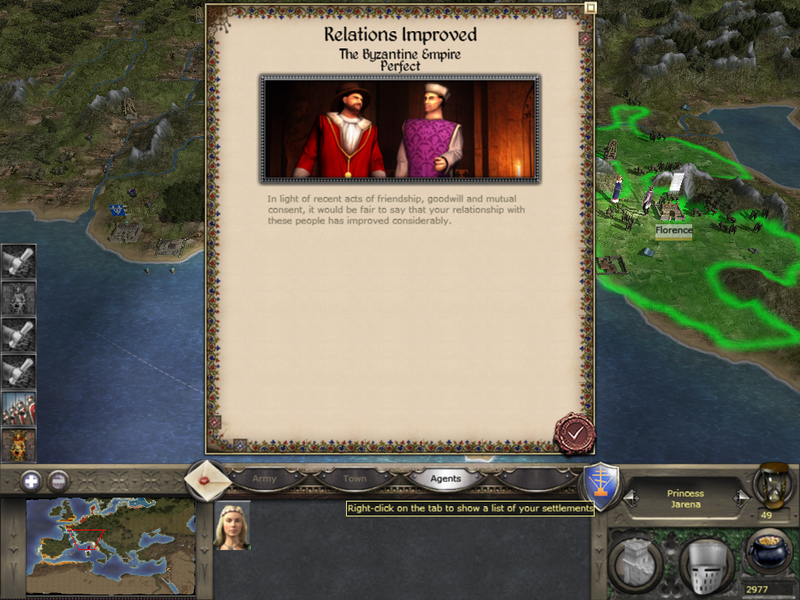Image resolution: width=800 pixels, height=600 pixels.
Task: Click the small square button atop the scroll
Action: tap(590, 7)
